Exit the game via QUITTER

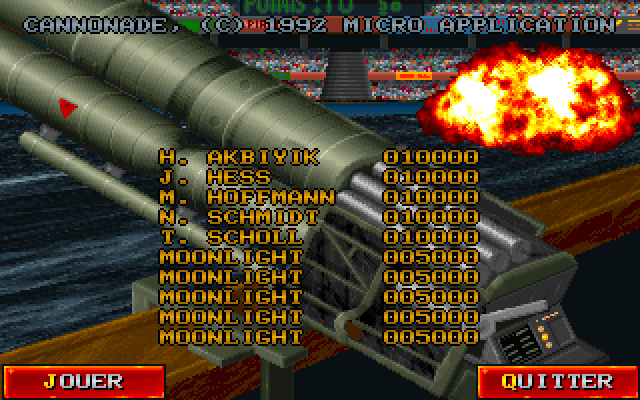coord(557,381)
